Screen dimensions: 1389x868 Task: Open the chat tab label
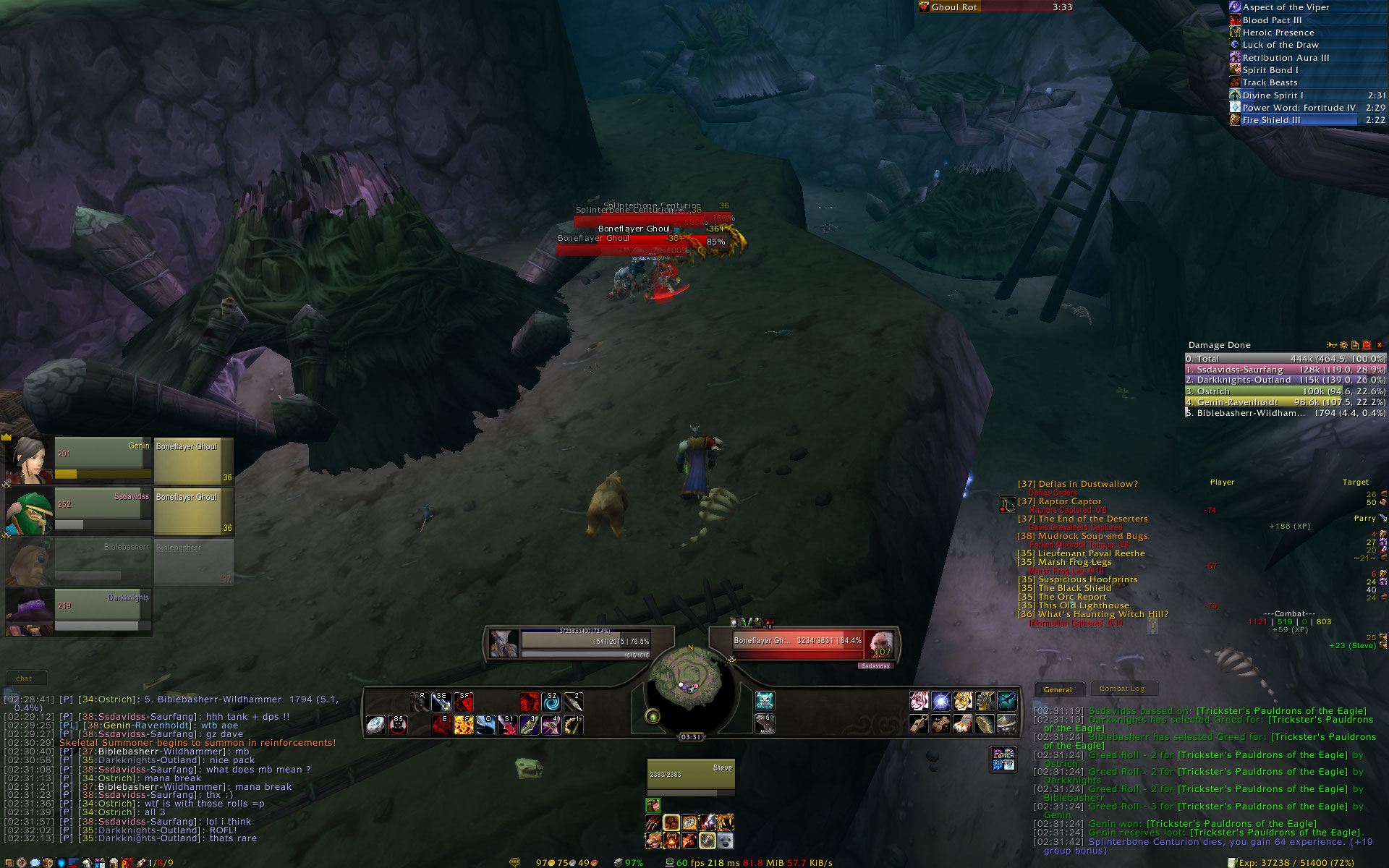point(24,678)
